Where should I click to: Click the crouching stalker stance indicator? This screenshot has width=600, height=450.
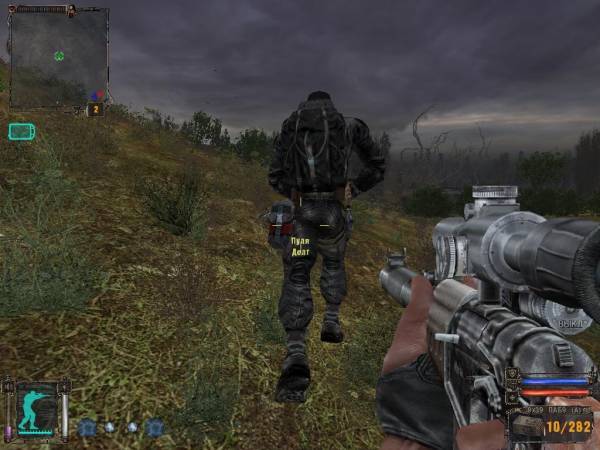pyautogui.click(x=36, y=409)
